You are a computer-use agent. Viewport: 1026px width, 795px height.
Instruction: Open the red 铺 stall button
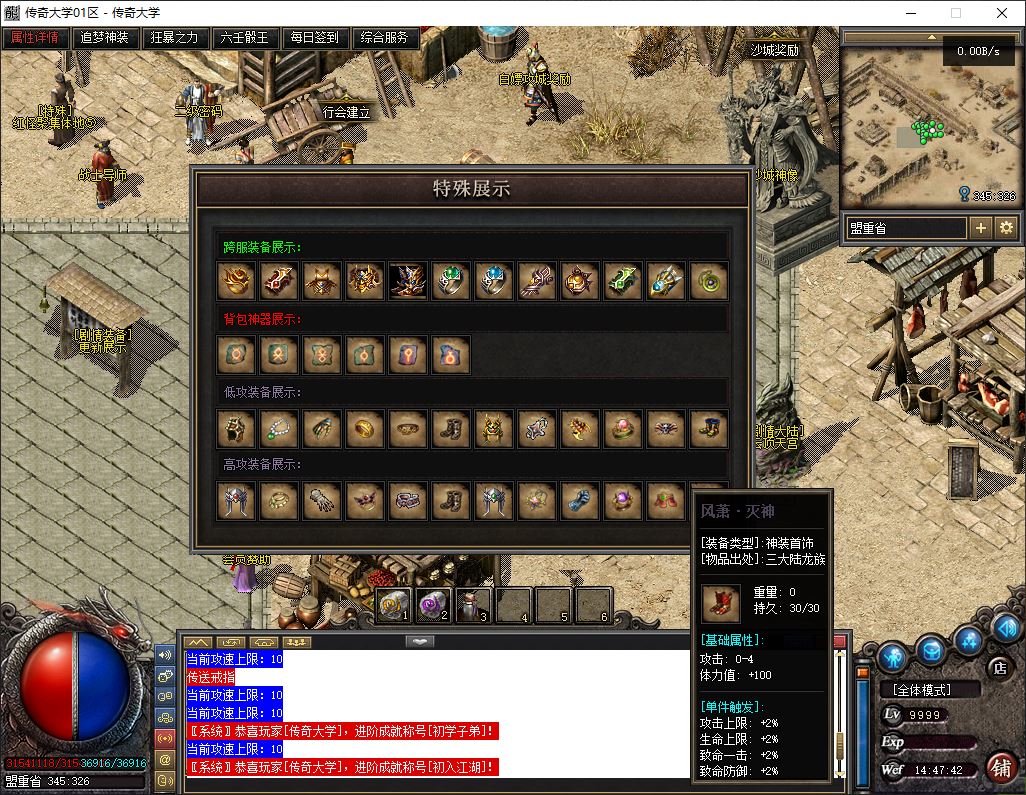coord(999,767)
